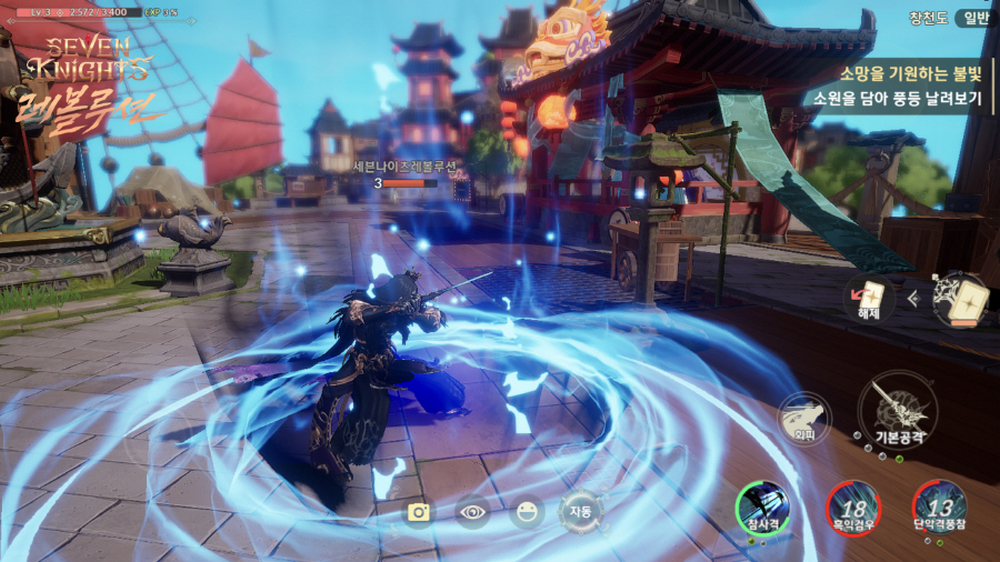
Task: Click the 해제 card release button
Action: (x=868, y=299)
